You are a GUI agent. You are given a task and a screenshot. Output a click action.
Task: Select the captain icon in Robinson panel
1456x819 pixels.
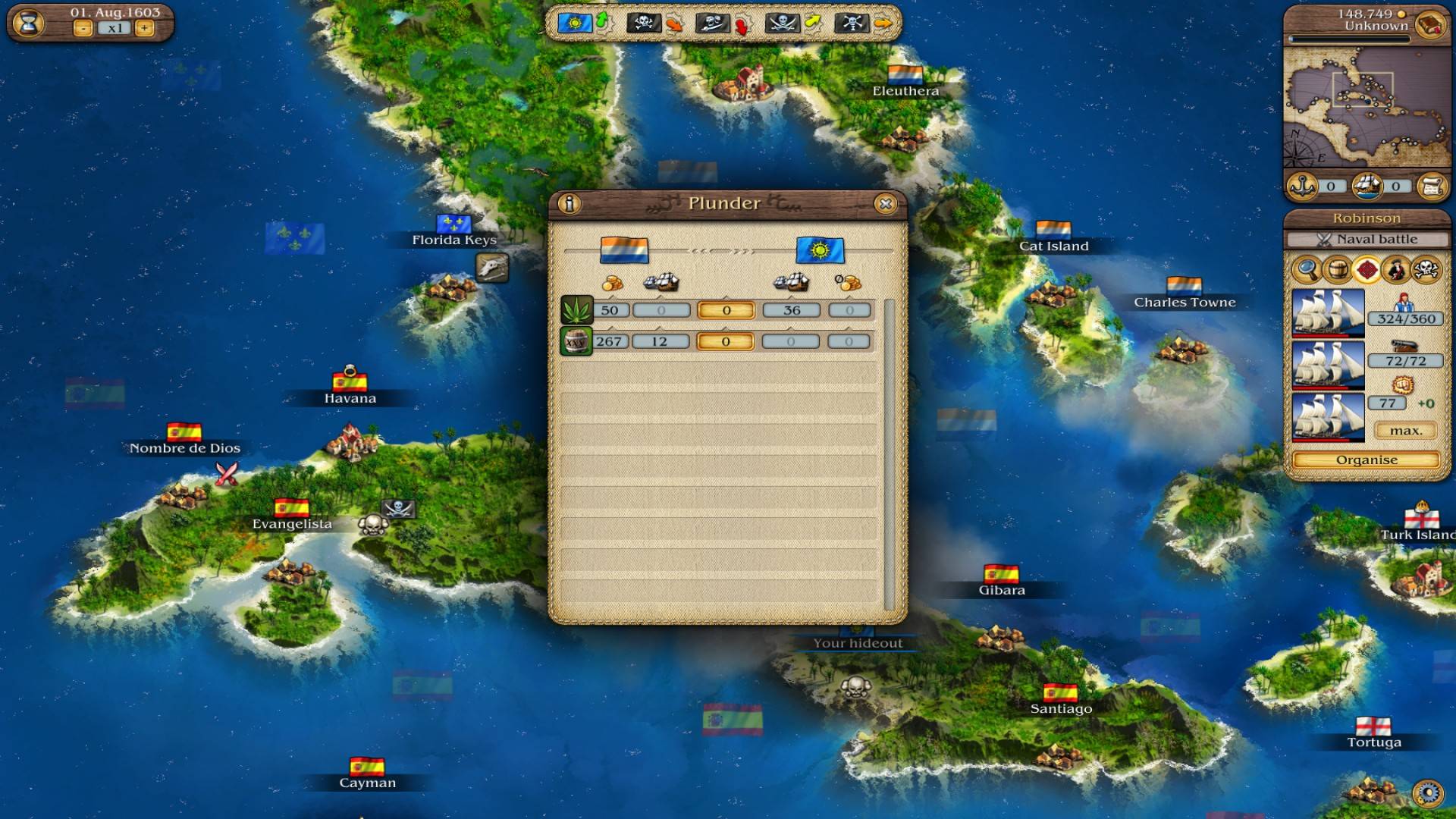point(1398,269)
